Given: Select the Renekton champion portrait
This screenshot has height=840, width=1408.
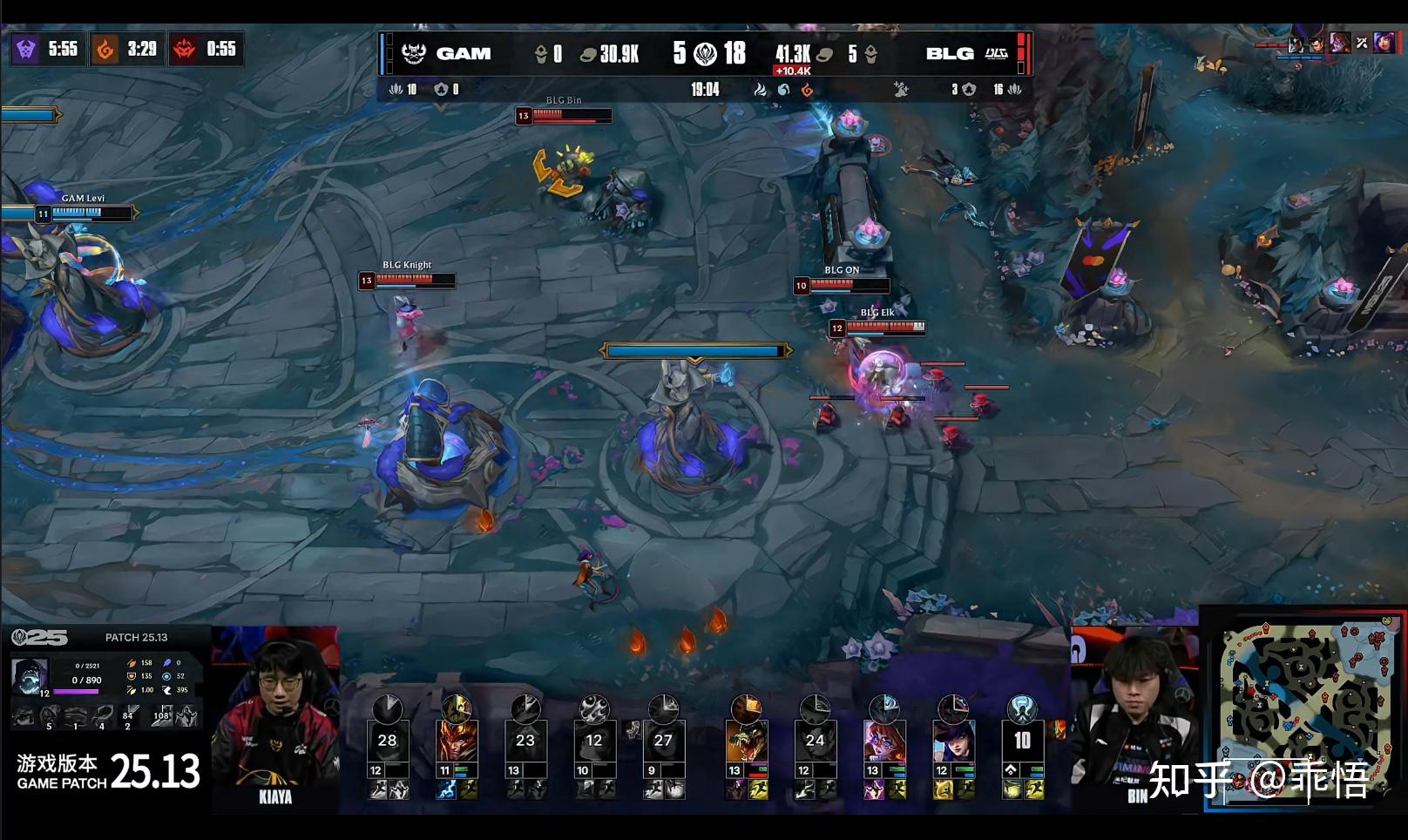Looking at the screenshot, I should [747, 741].
